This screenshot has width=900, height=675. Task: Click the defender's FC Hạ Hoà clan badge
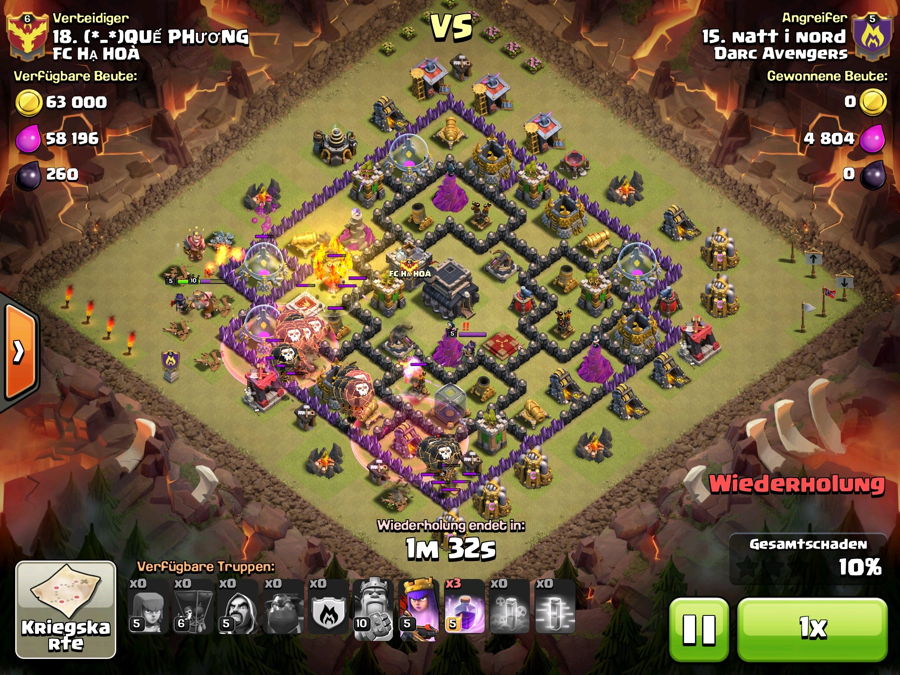click(26, 37)
